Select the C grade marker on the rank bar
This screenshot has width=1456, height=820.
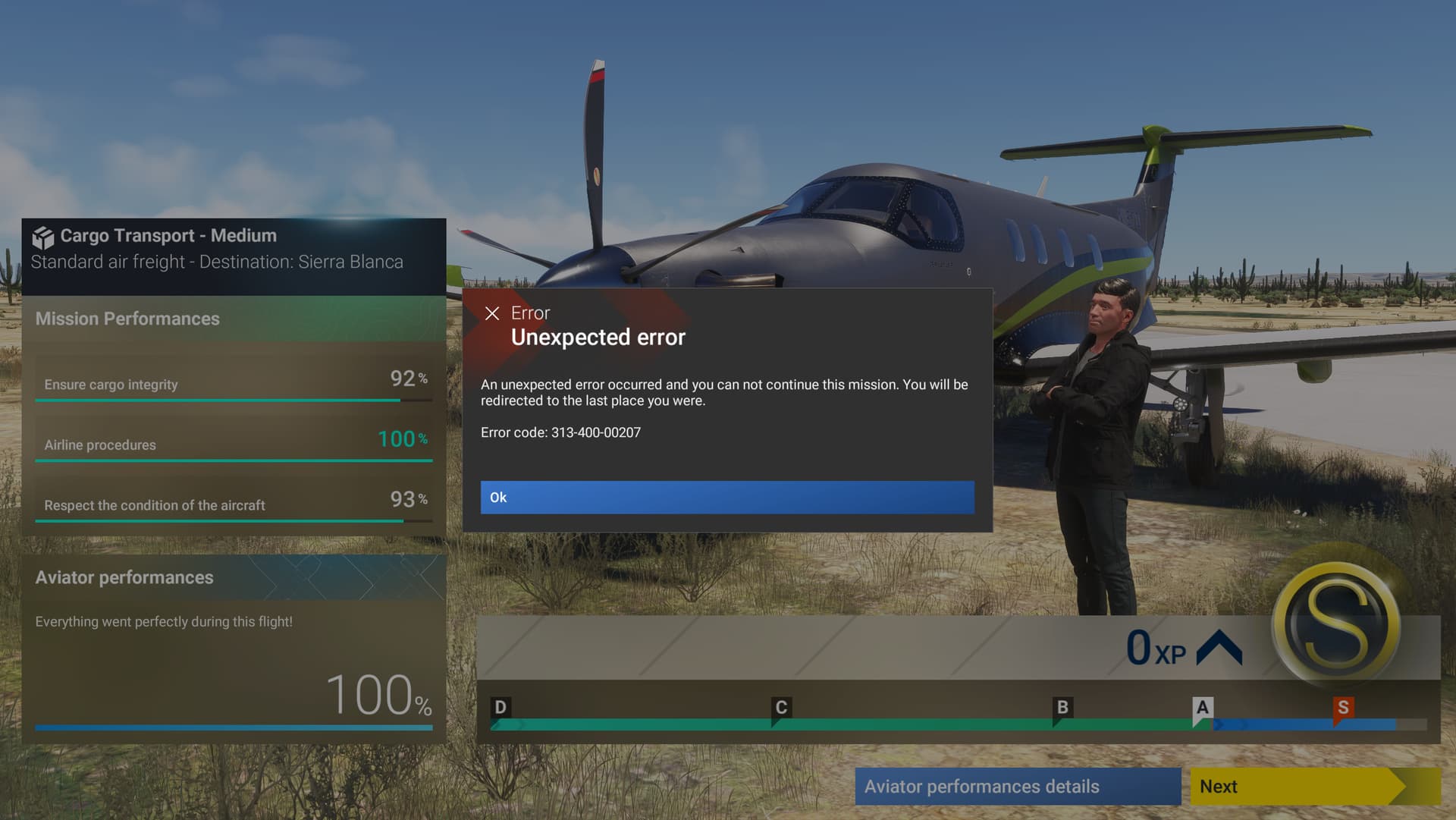[780, 707]
